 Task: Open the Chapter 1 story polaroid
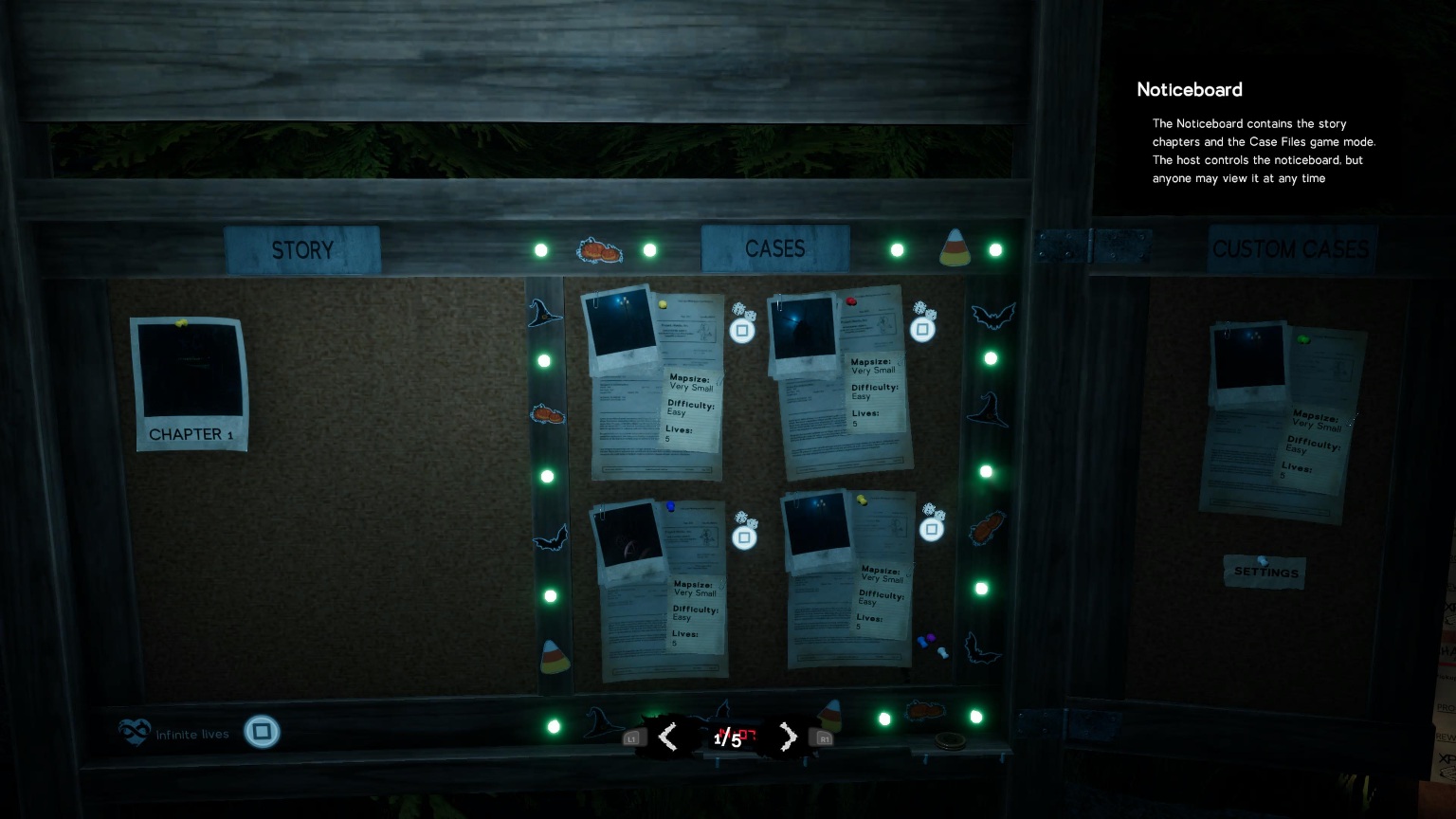pyautogui.click(x=191, y=384)
